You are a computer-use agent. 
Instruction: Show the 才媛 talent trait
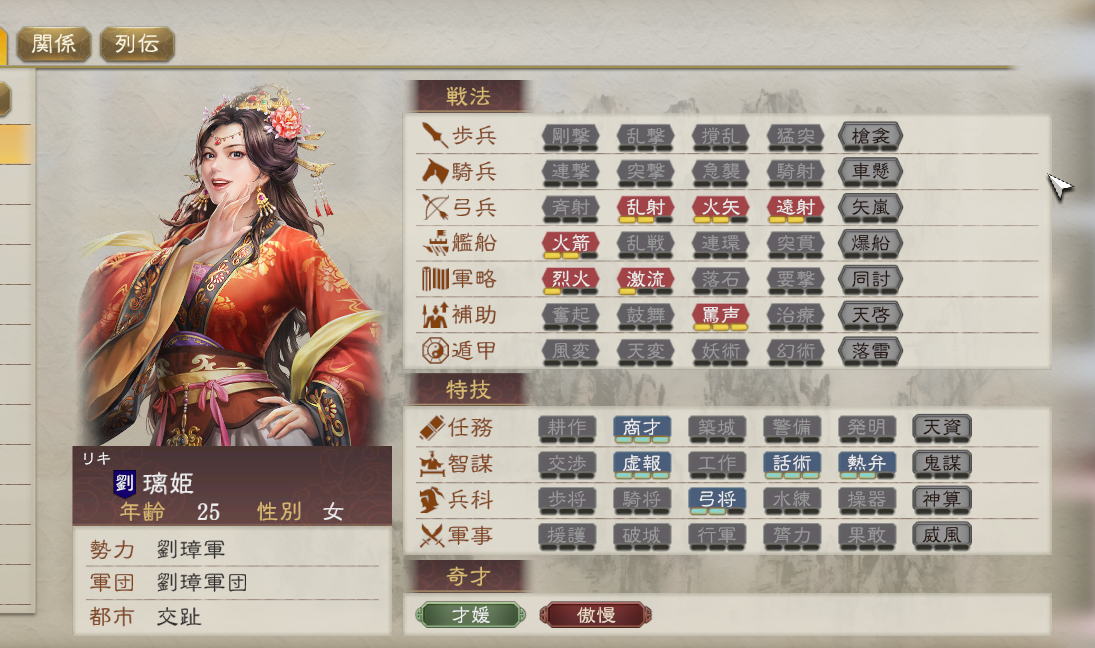469,615
